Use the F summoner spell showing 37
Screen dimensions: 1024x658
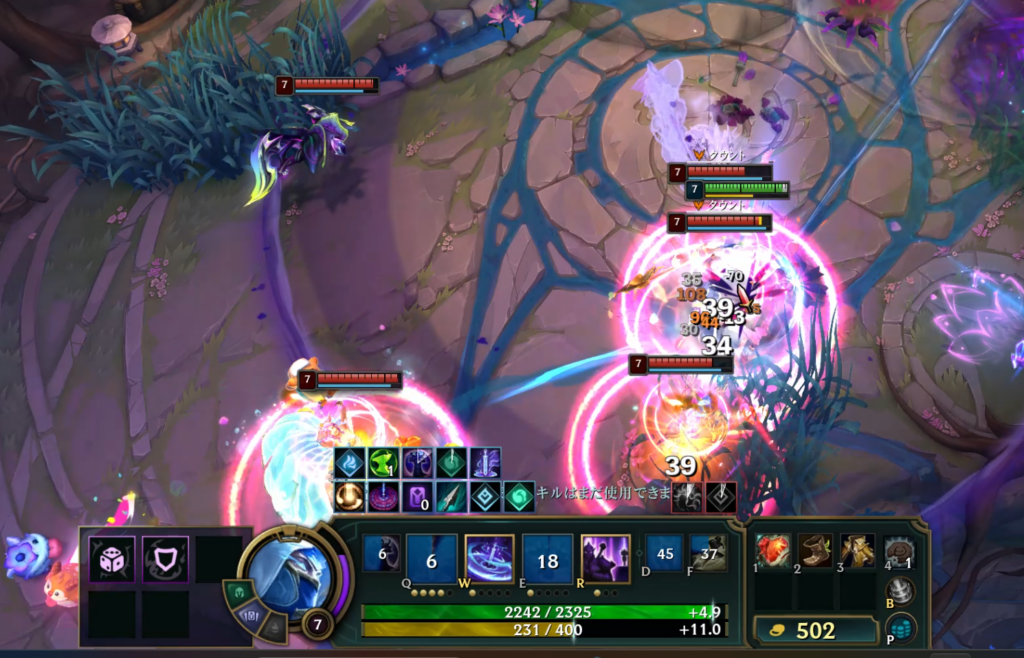click(x=707, y=553)
